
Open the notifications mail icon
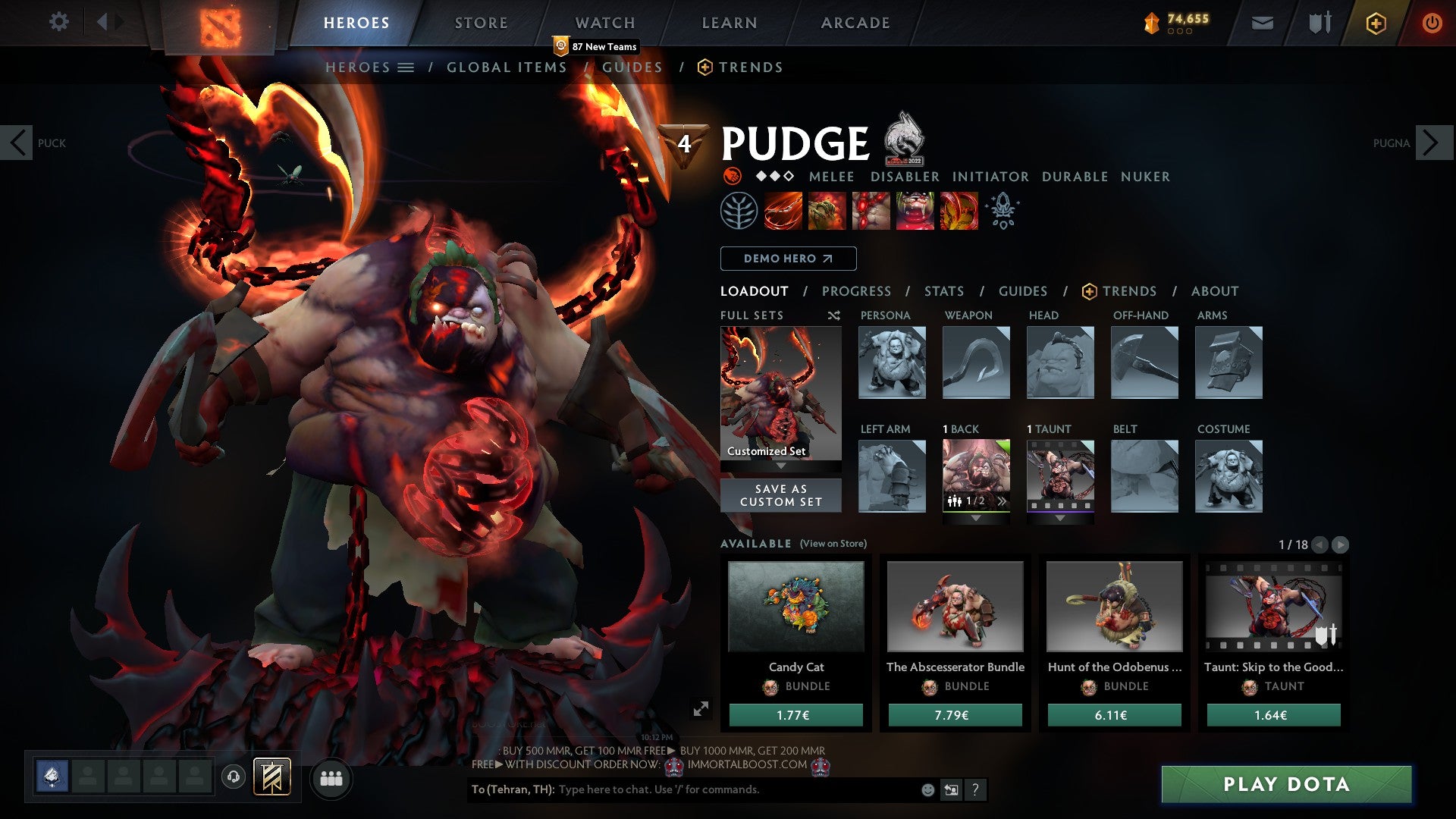(1262, 23)
